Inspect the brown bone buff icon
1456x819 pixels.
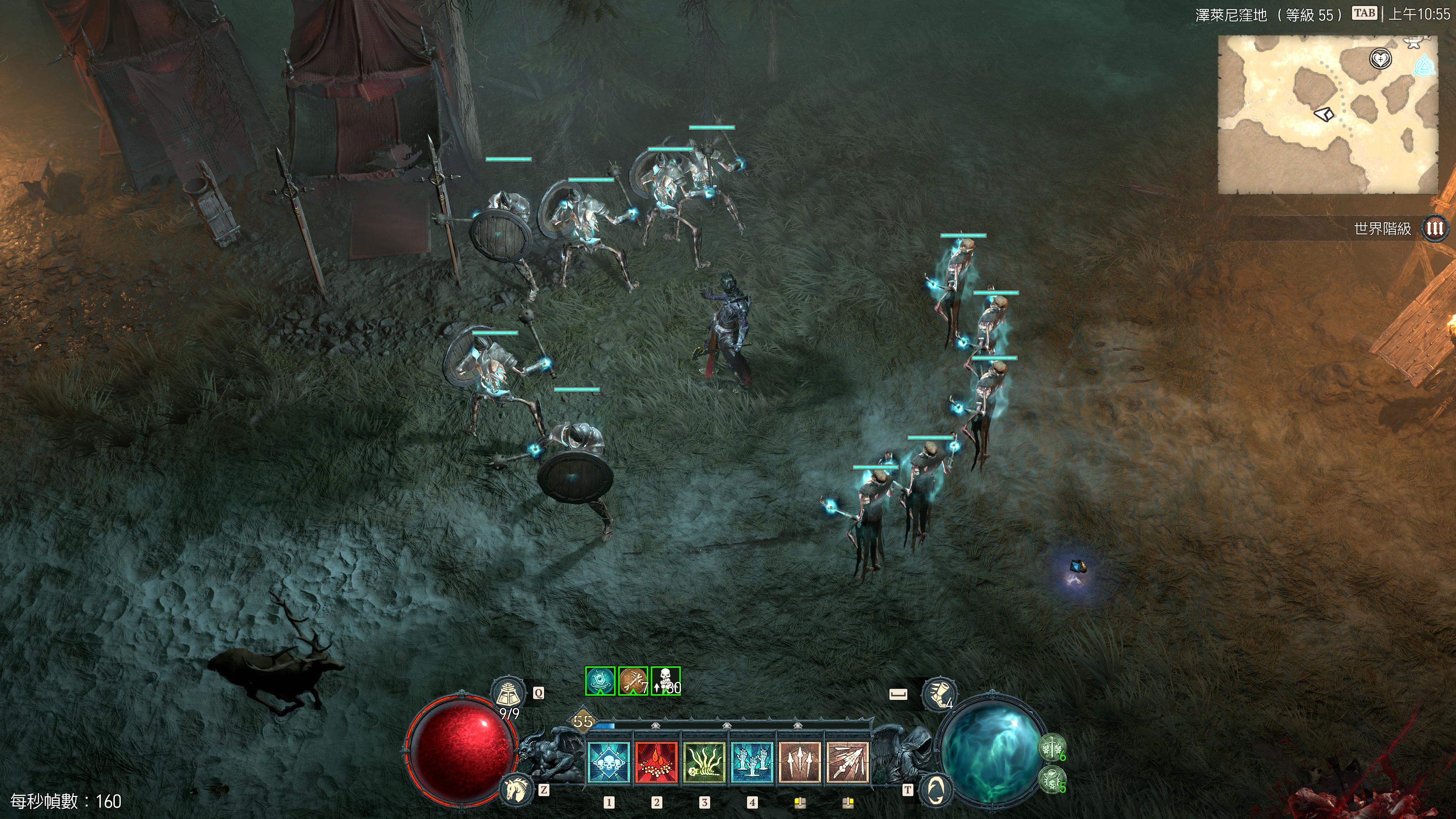(x=633, y=681)
